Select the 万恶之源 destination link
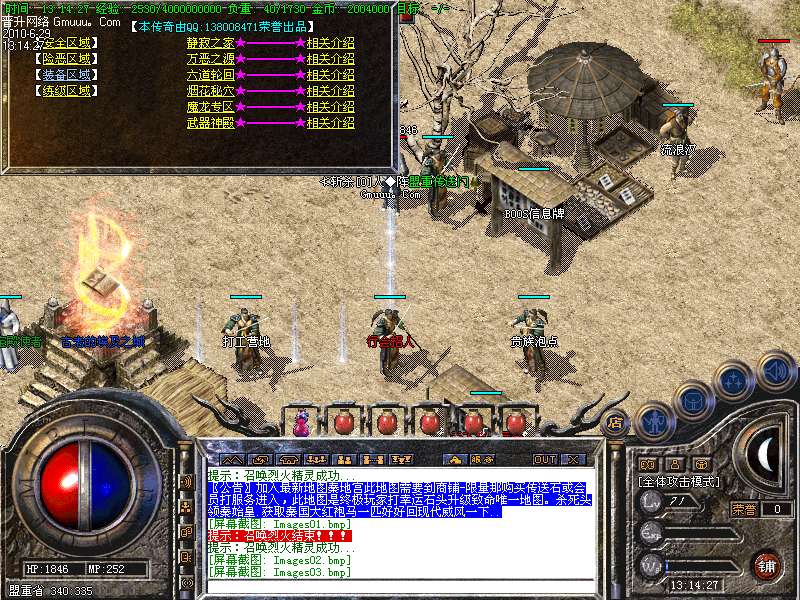This screenshot has height=600, width=800. pos(210,59)
